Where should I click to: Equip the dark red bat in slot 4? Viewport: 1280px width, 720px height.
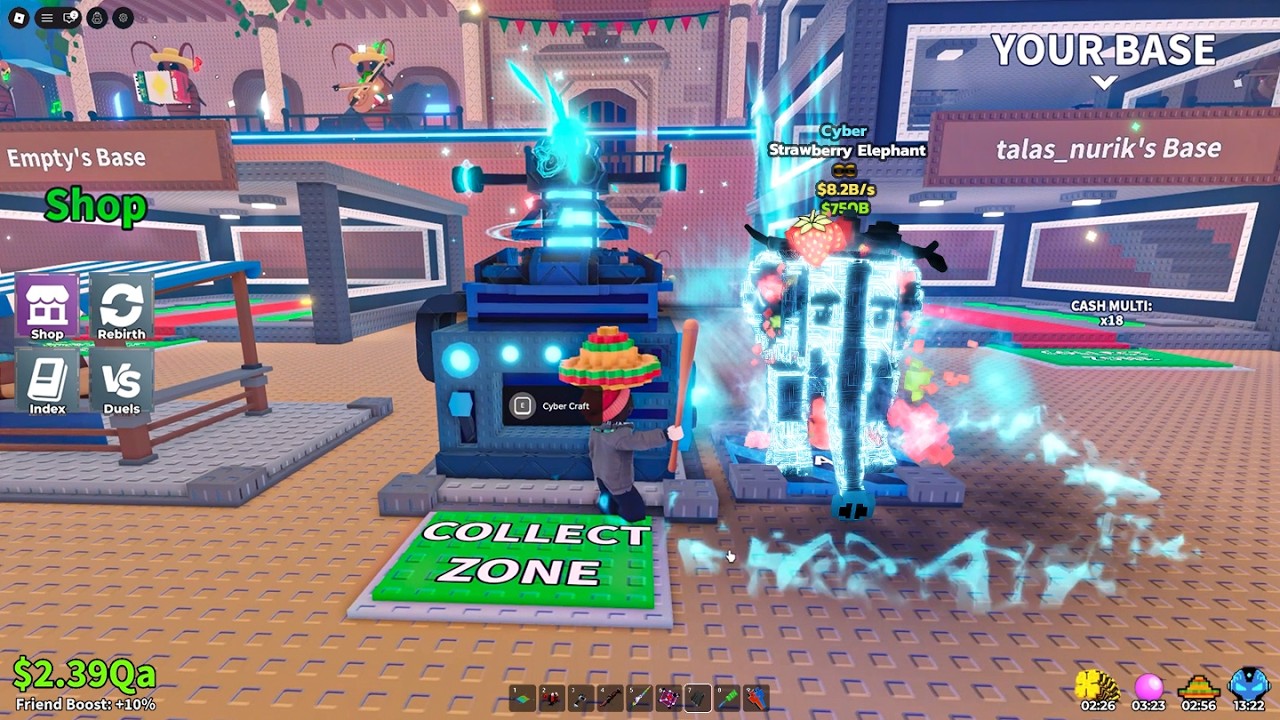pyautogui.click(x=610, y=697)
